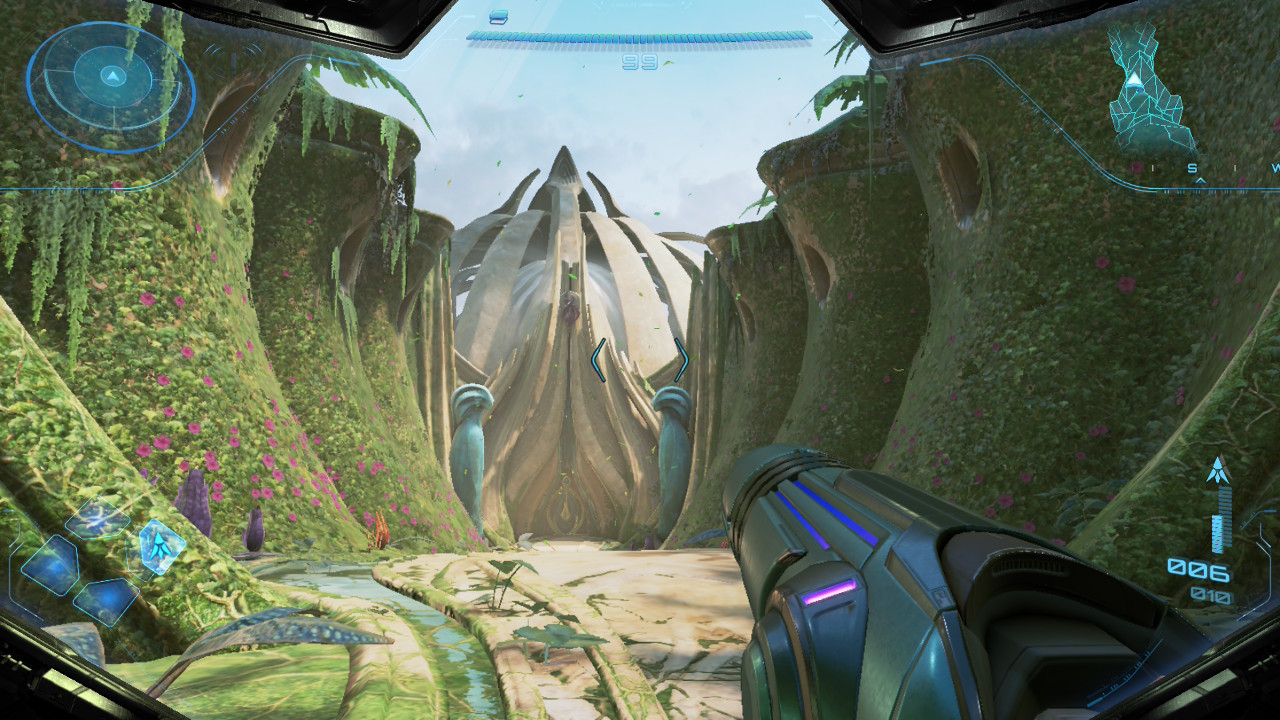Click the player arrow on the top-left radar
The image size is (1280, 720).
[112, 77]
